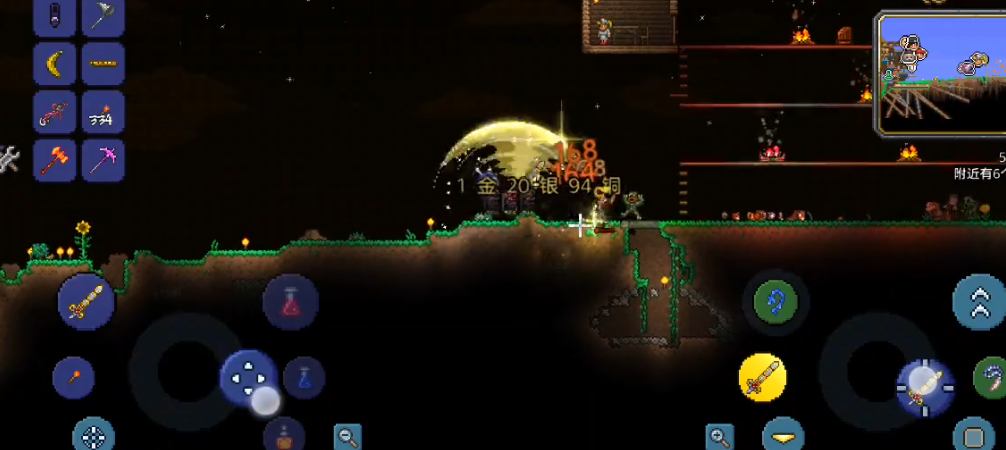This screenshot has width=1006, height=450.
Task: Select the torch stack slot showing 334
Action: (x=103, y=112)
